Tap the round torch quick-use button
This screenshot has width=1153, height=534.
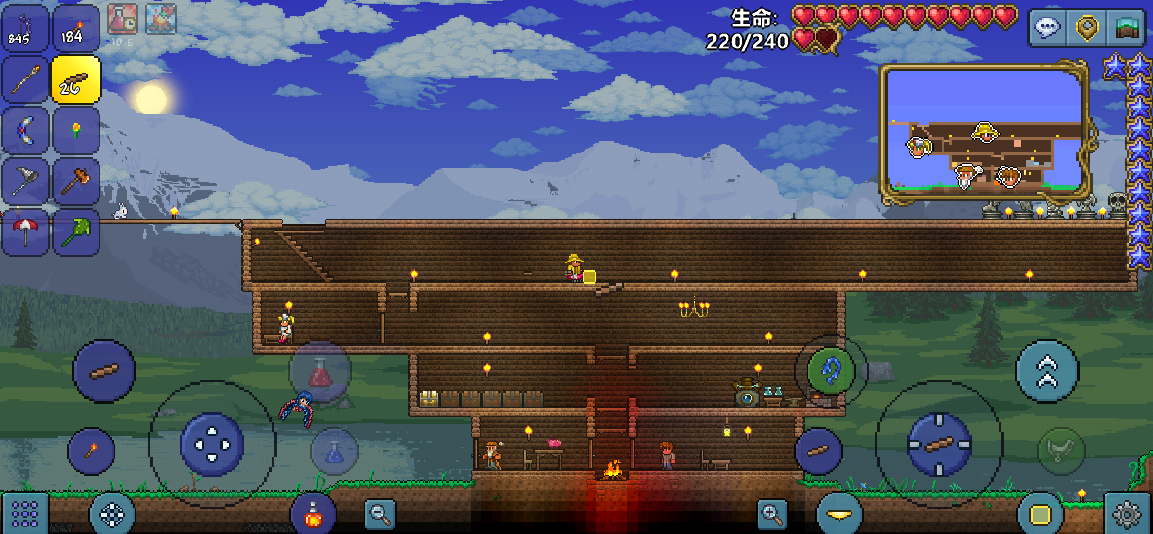(x=91, y=451)
